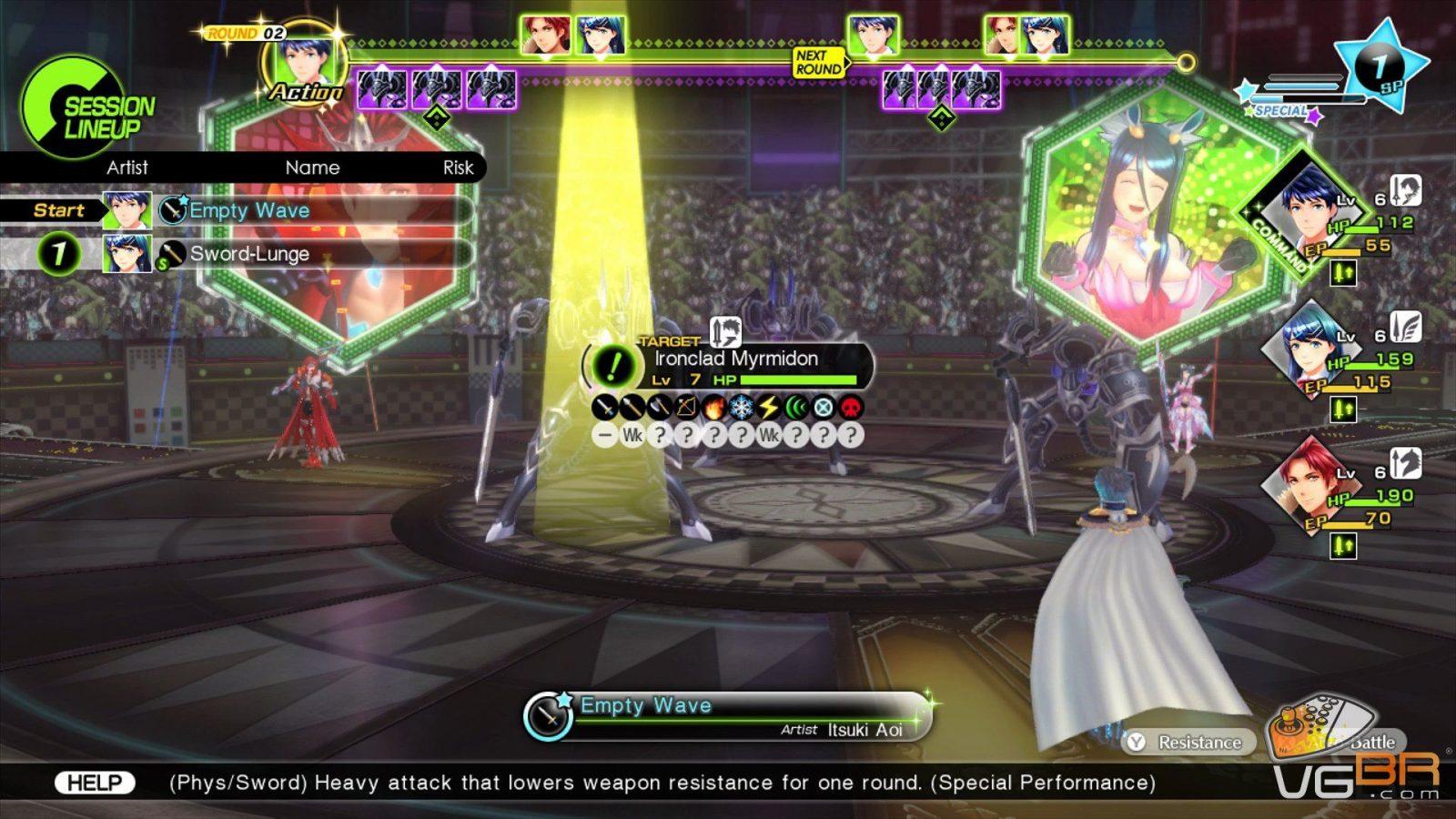1456x819 pixels.
Task: Show enemy Resistance info
Action: 1188,743
